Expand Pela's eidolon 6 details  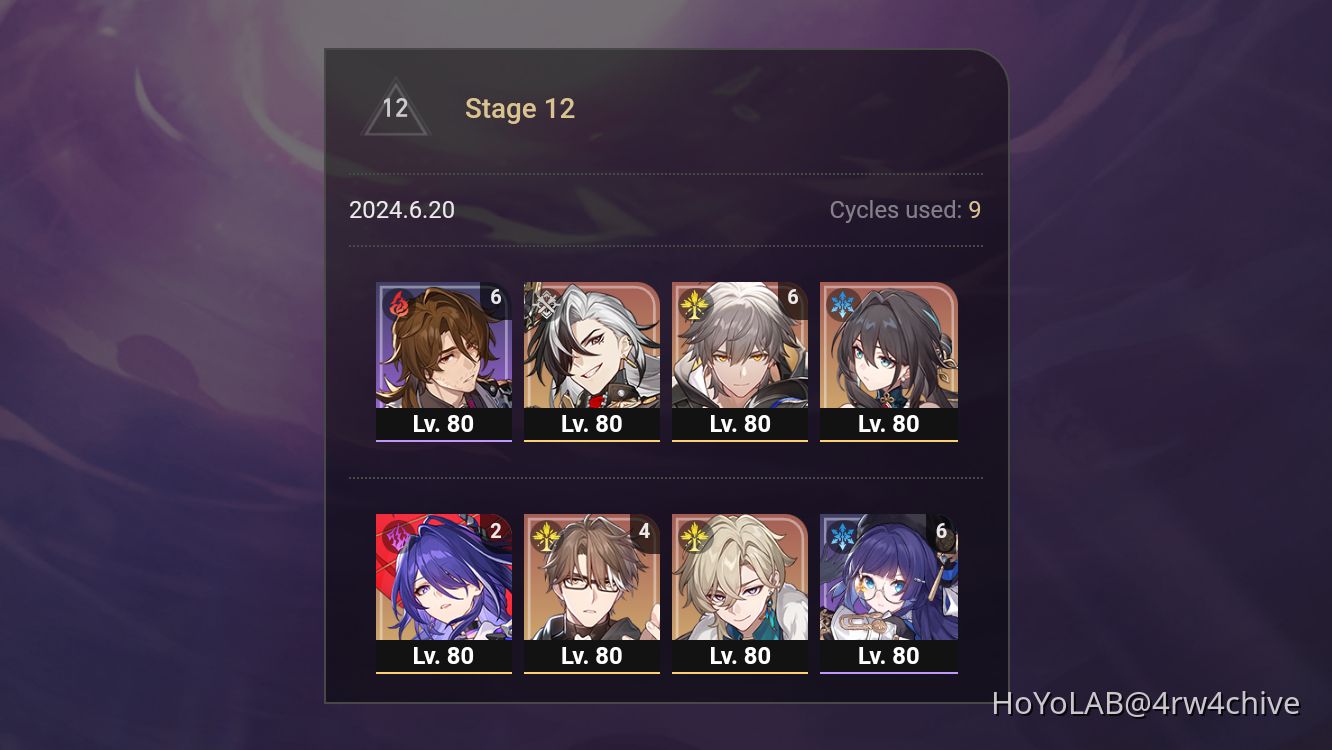tap(941, 530)
